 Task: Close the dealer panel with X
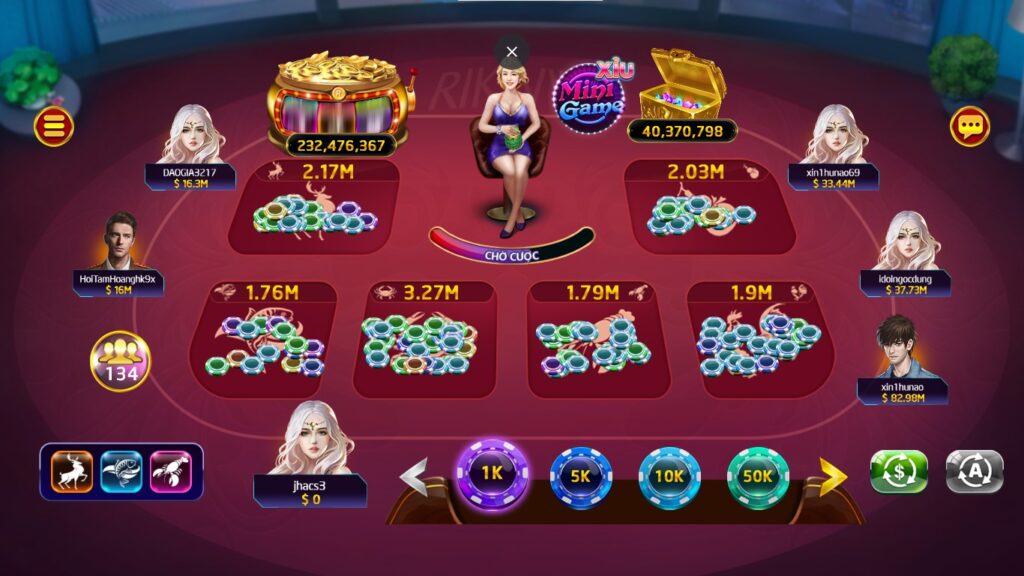512,51
